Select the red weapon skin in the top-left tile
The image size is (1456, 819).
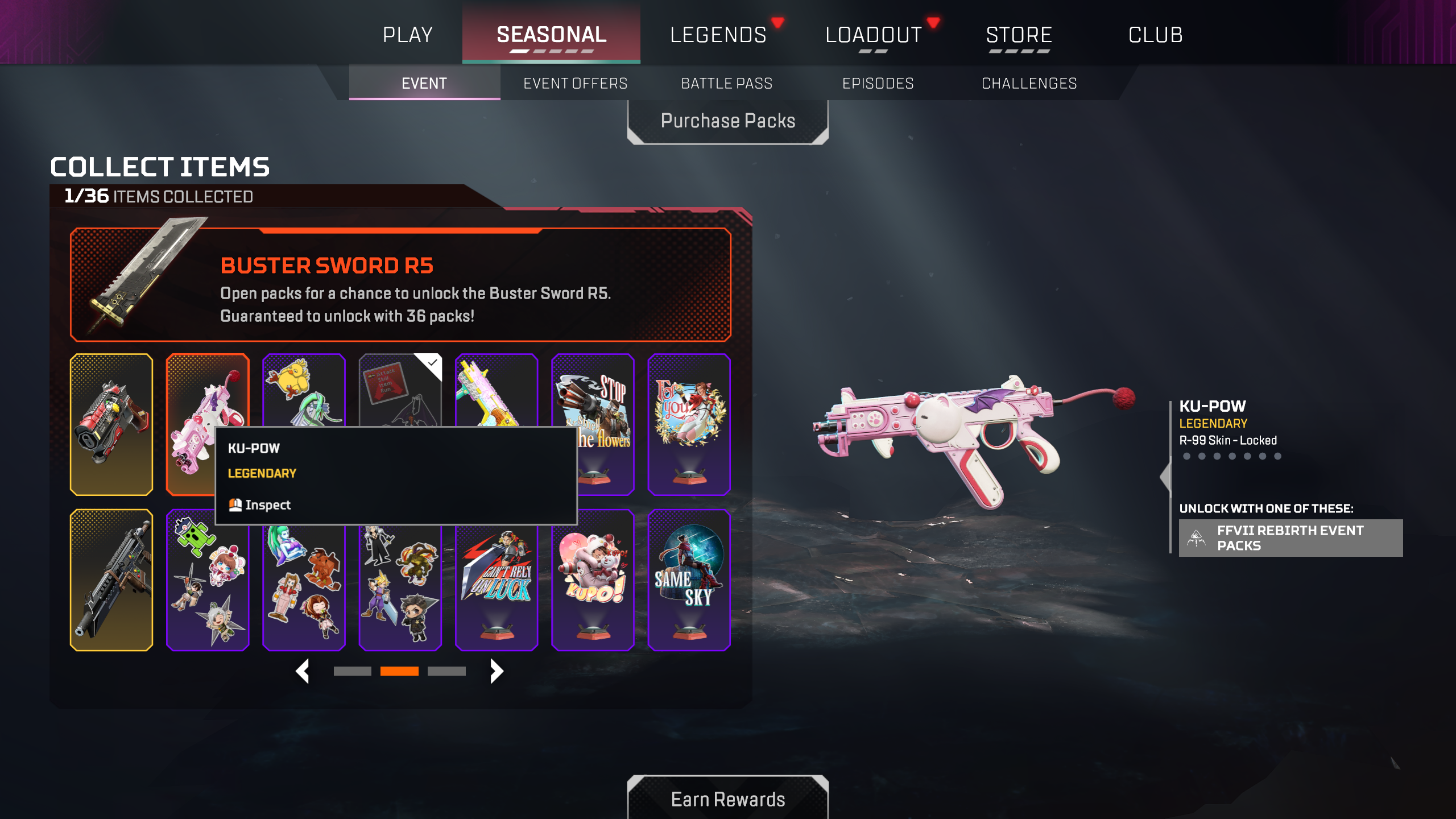click(x=111, y=424)
